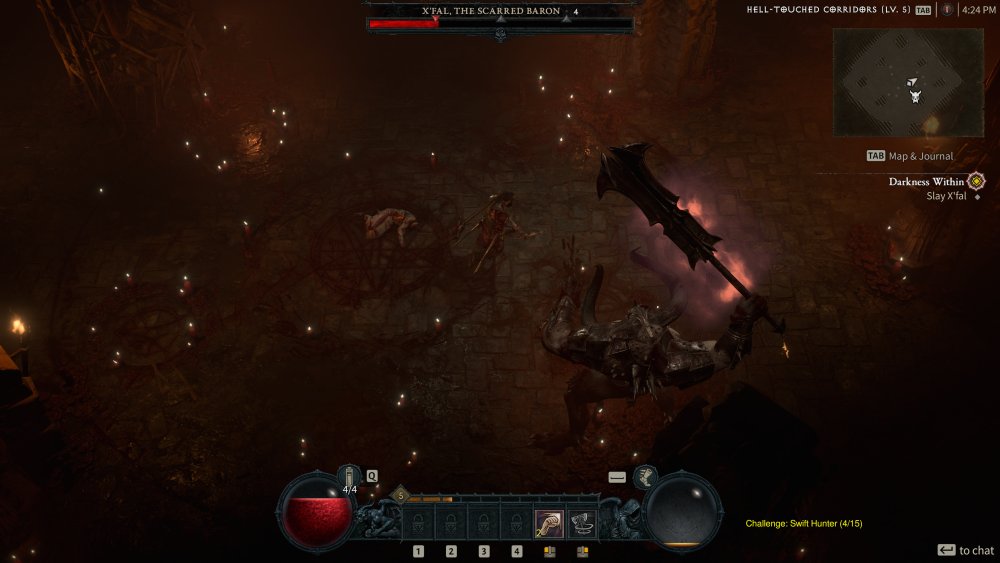
Task: Activate the whirling axe skill slot
Action: tap(582, 524)
